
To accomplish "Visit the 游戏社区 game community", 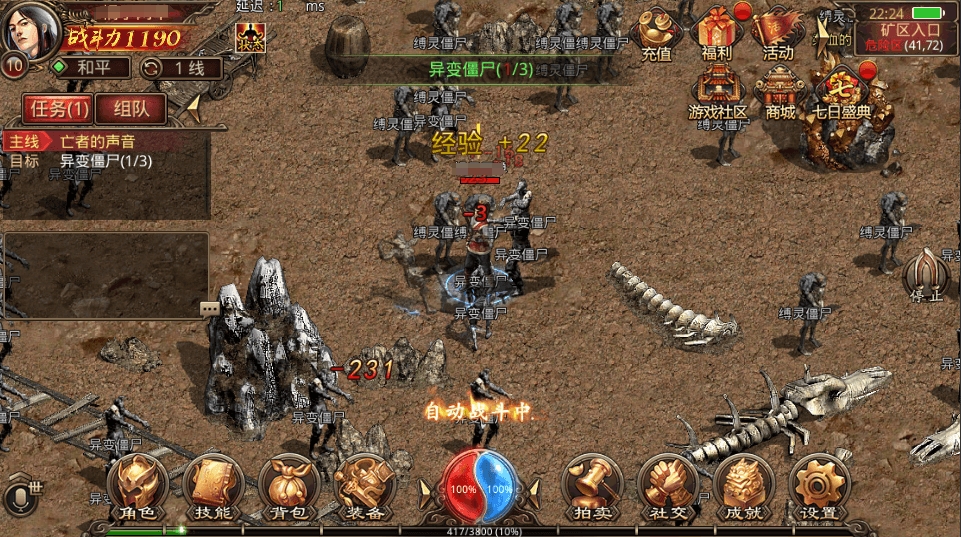I will 718,93.
